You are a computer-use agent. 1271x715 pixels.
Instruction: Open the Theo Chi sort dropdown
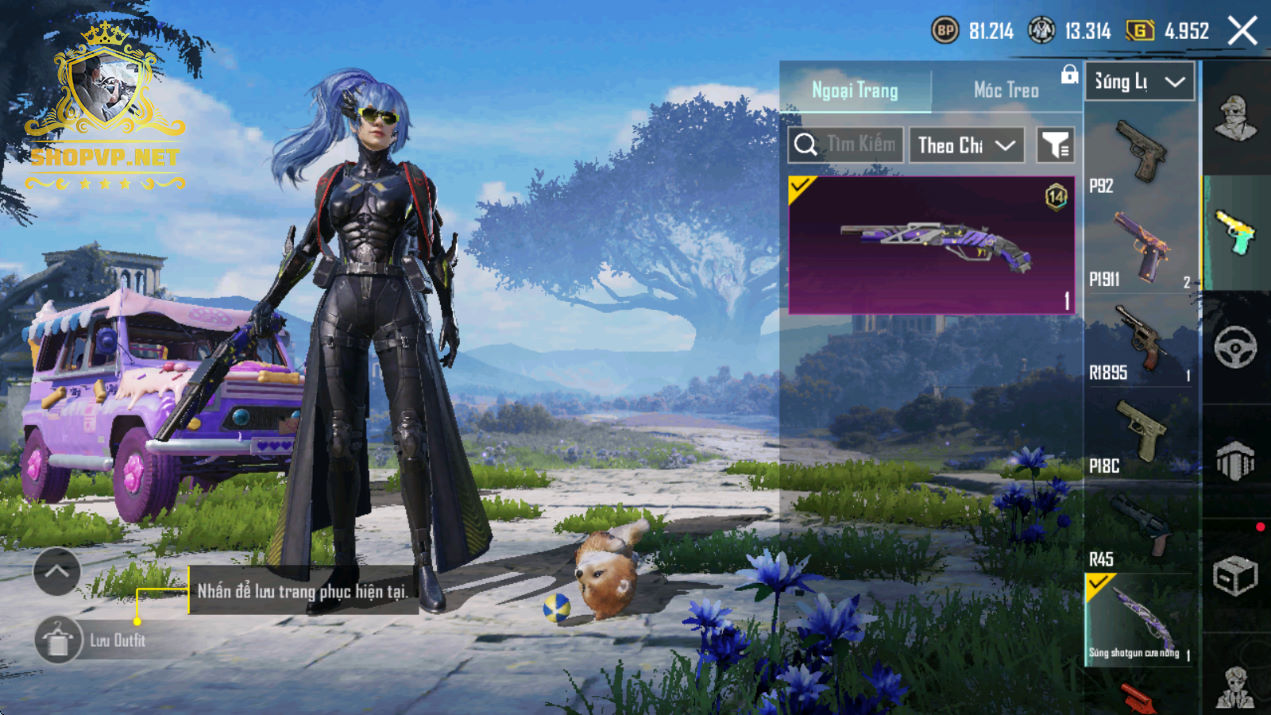[x=966, y=145]
